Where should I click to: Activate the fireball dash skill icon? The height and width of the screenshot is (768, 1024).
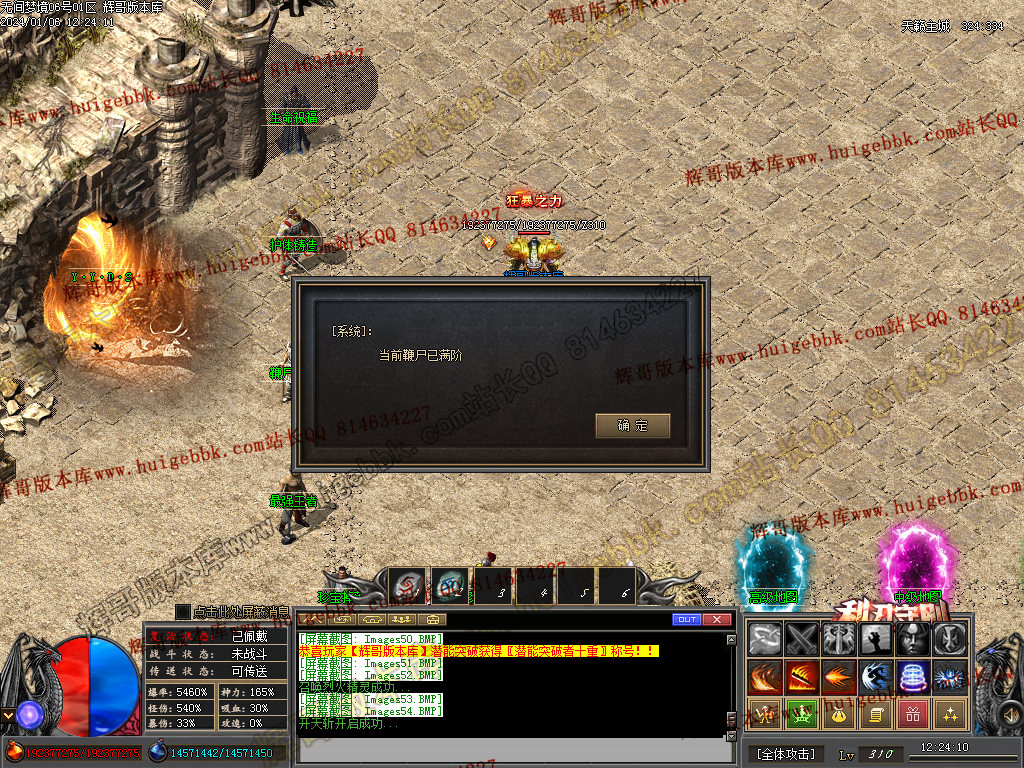point(839,677)
